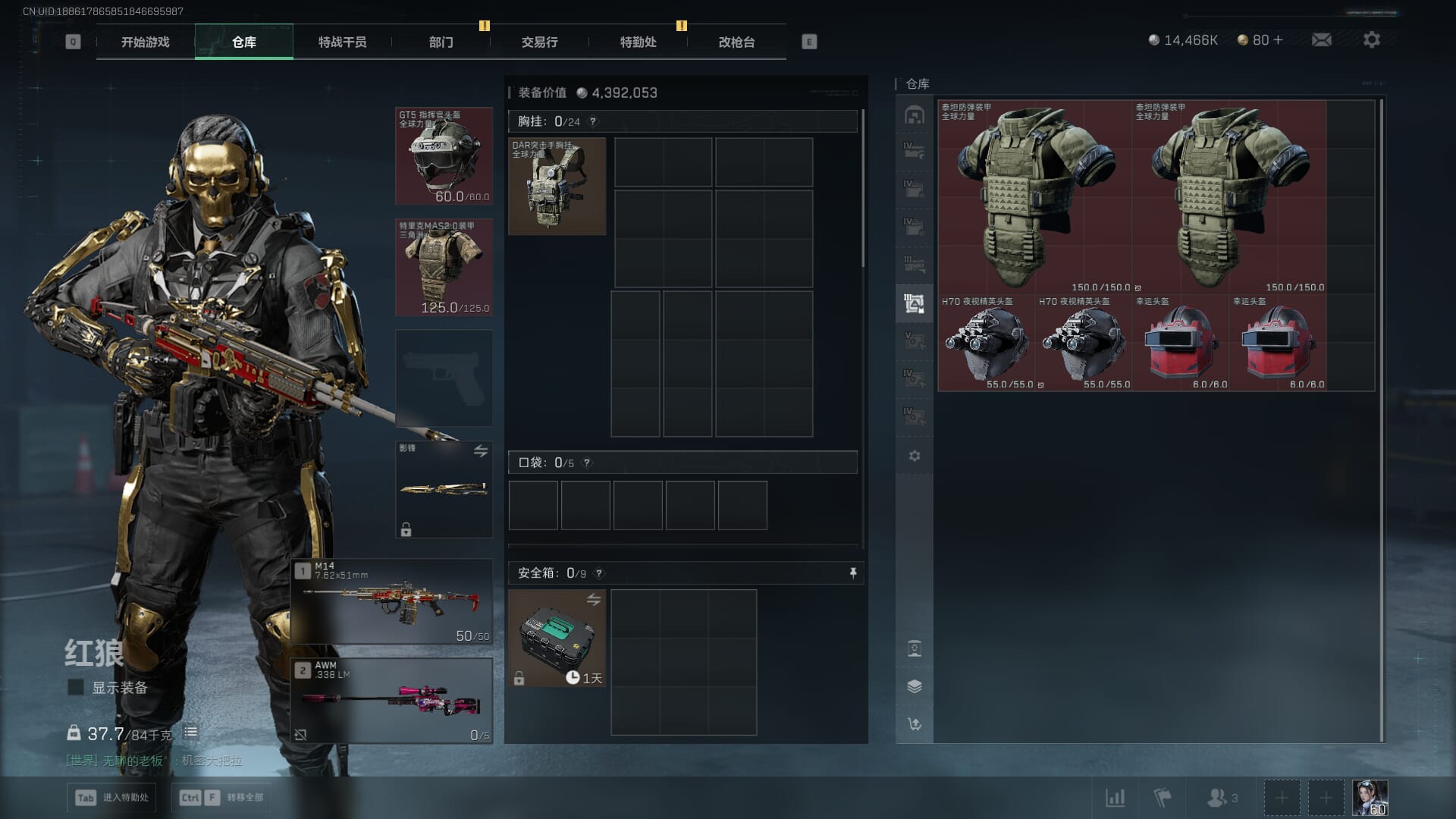
Task: Click the 进入特勤处 enter special duty button
Action: coord(112,798)
